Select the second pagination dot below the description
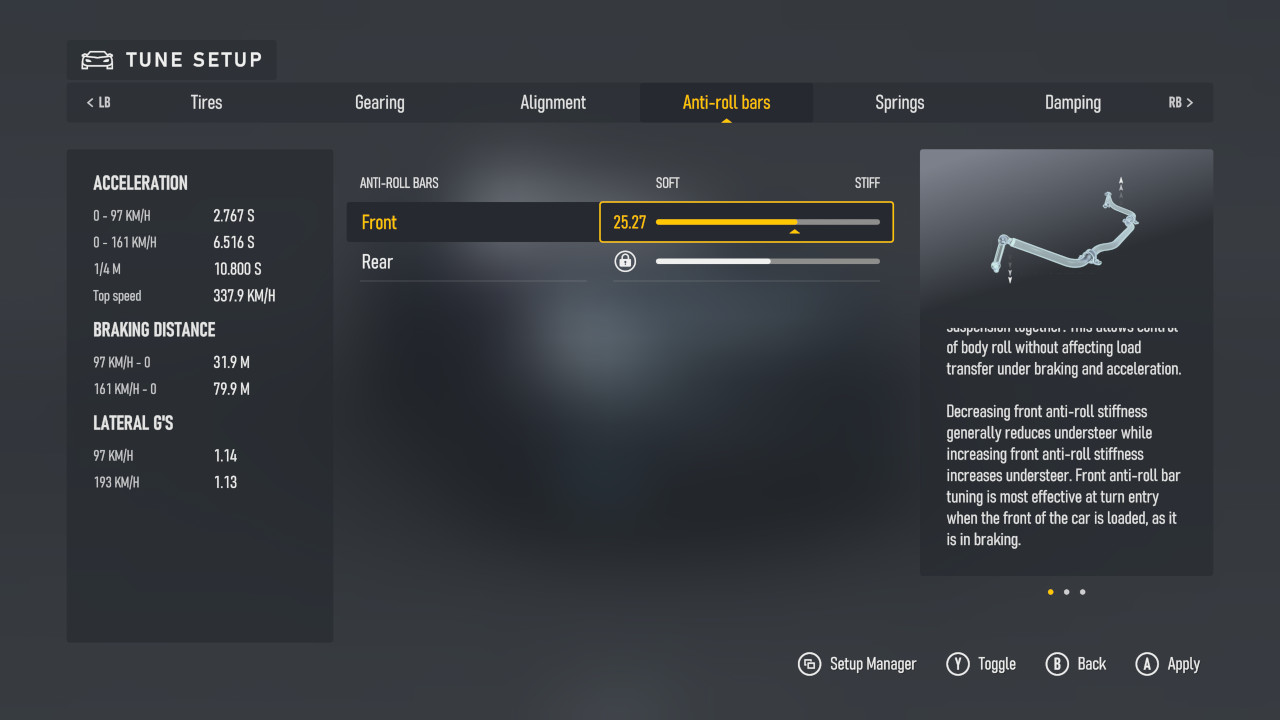This screenshot has width=1280, height=720. (x=1066, y=591)
